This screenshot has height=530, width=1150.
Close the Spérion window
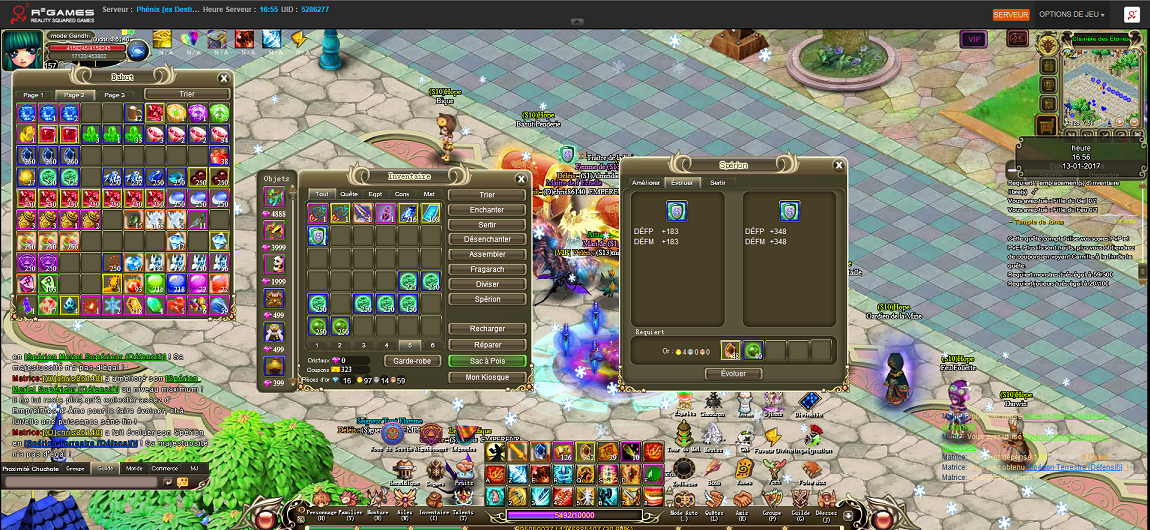[839, 165]
